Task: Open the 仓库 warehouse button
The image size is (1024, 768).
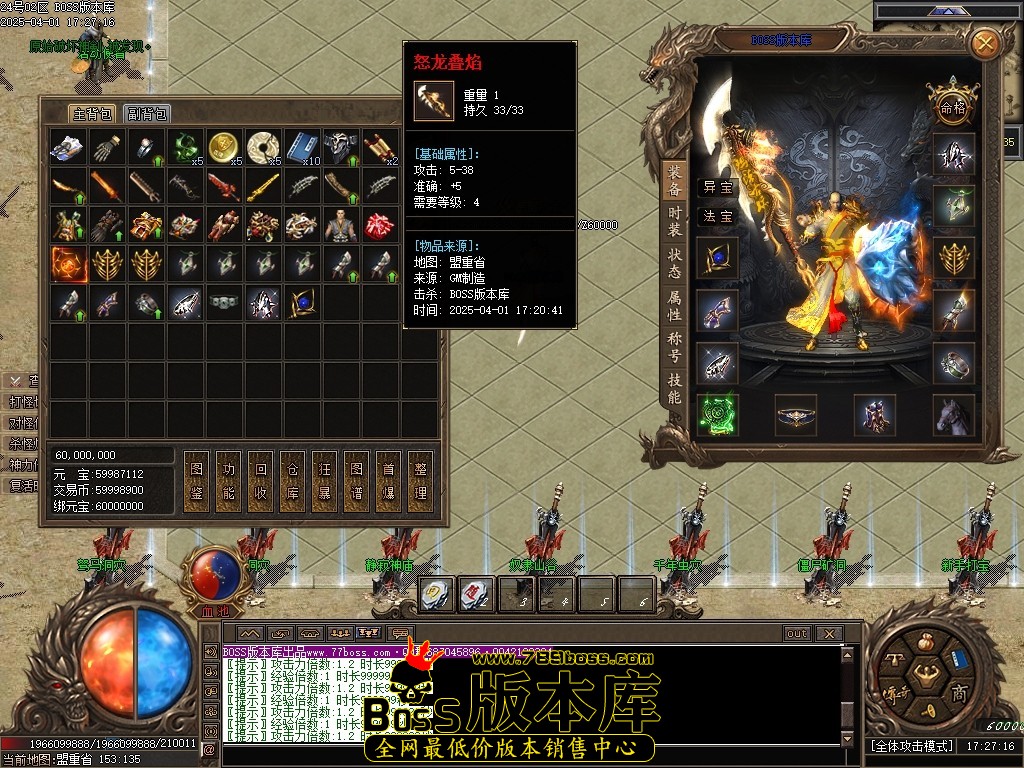Action: 292,480
